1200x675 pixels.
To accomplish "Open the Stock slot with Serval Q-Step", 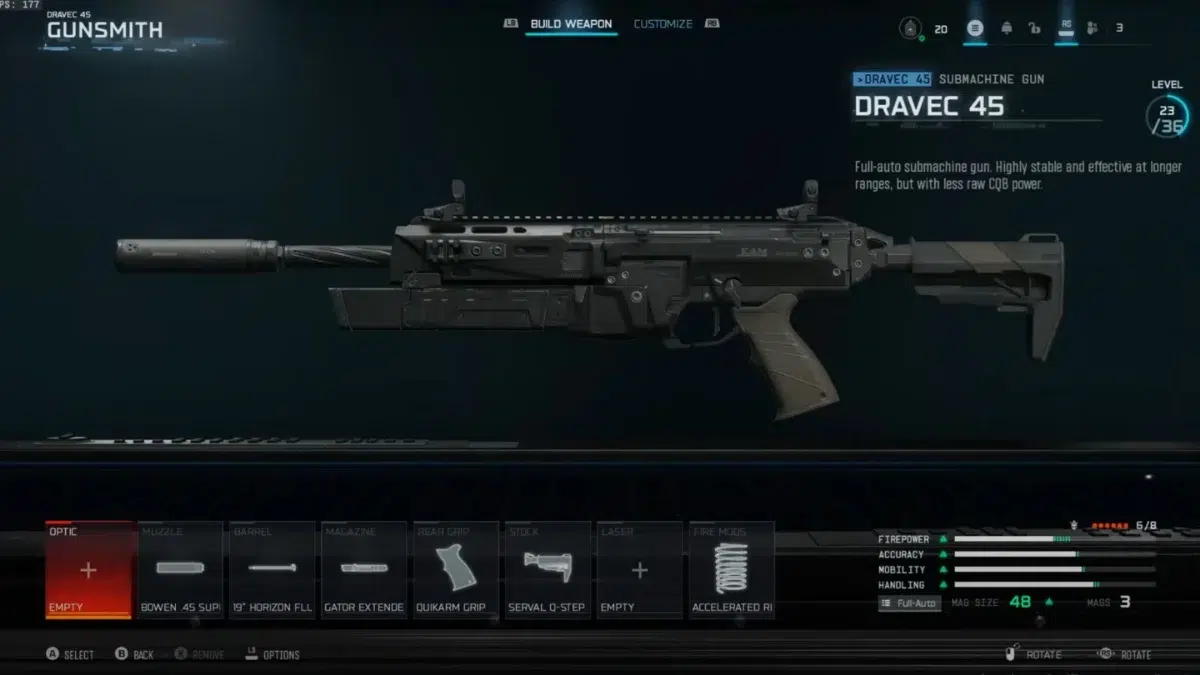I will [548, 570].
